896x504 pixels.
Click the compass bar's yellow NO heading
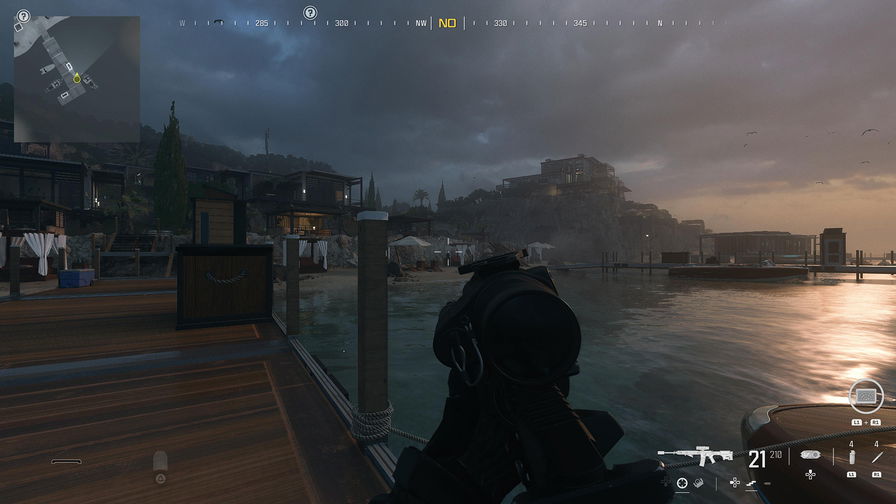pyautogui.click(x=447, y=23)
